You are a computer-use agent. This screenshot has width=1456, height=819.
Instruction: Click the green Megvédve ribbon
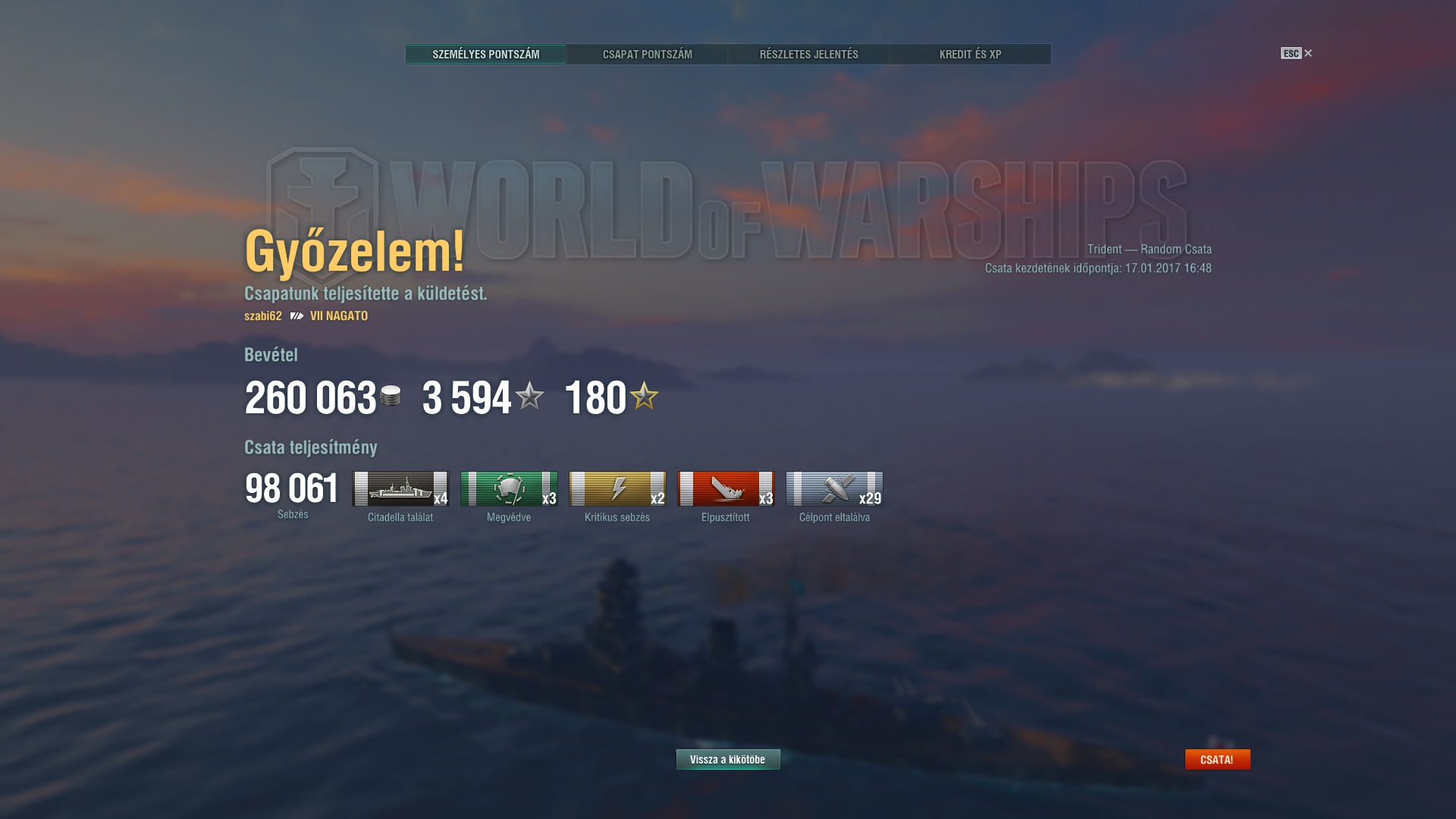pos(509,489)
